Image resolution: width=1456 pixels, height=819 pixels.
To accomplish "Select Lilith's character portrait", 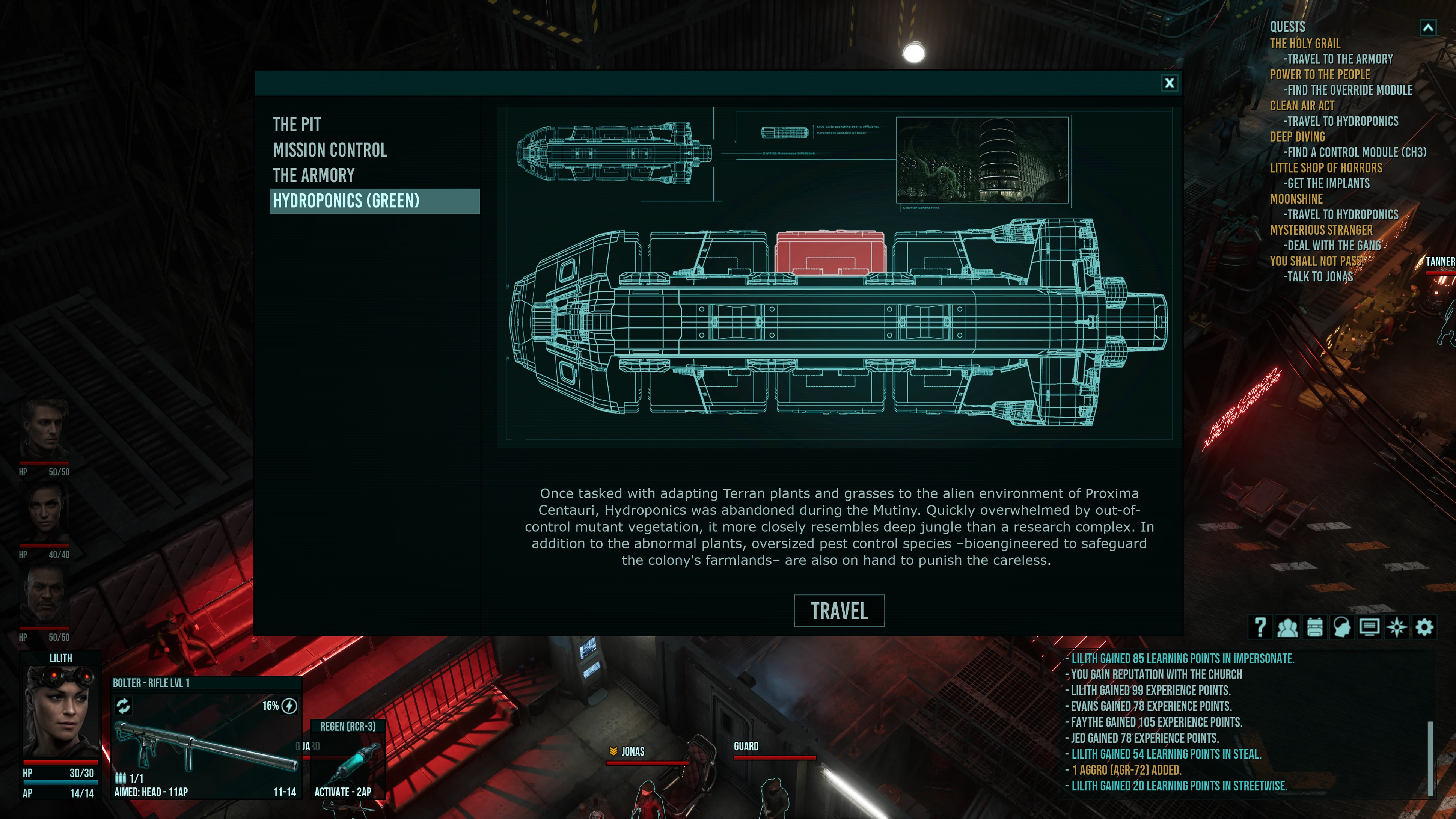I will coord(60,711).
